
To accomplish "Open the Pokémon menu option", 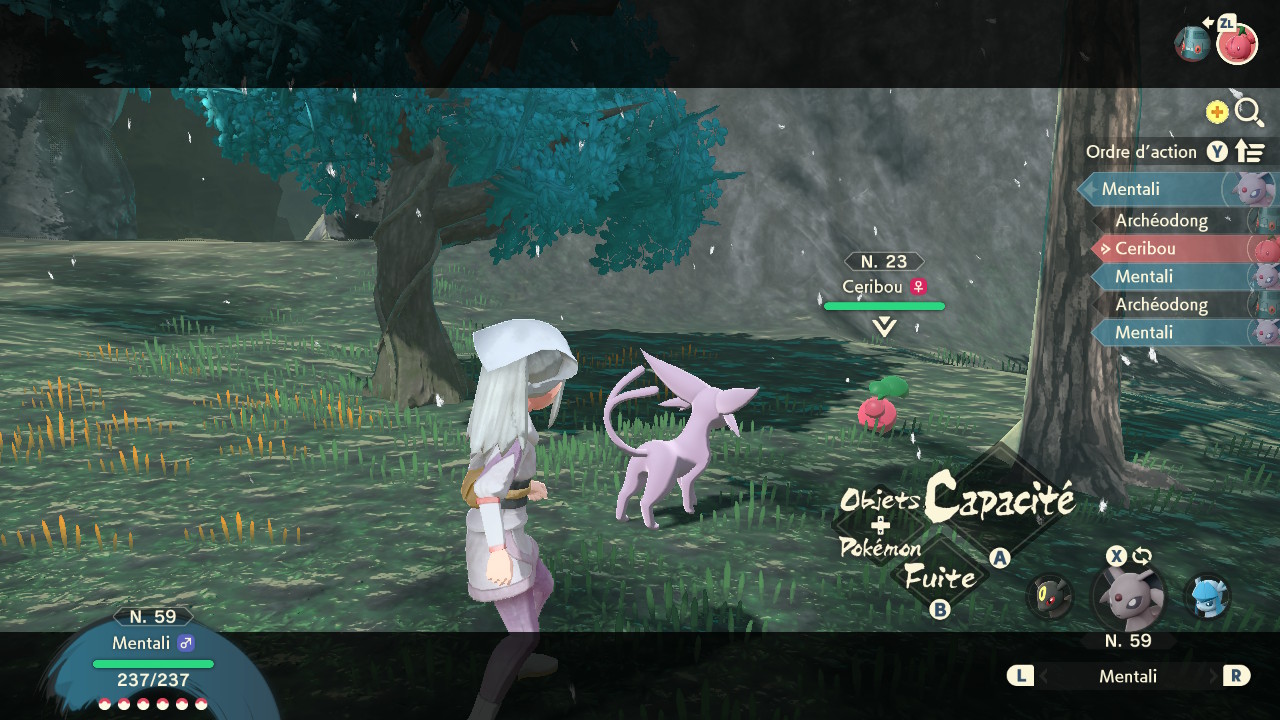I will (879, 547).
